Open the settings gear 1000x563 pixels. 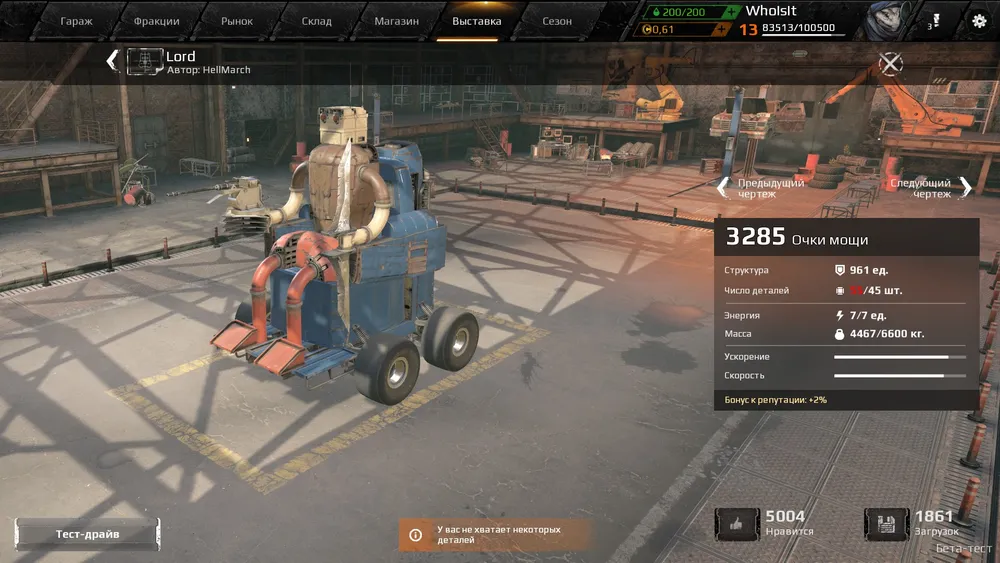click(979, 20)
